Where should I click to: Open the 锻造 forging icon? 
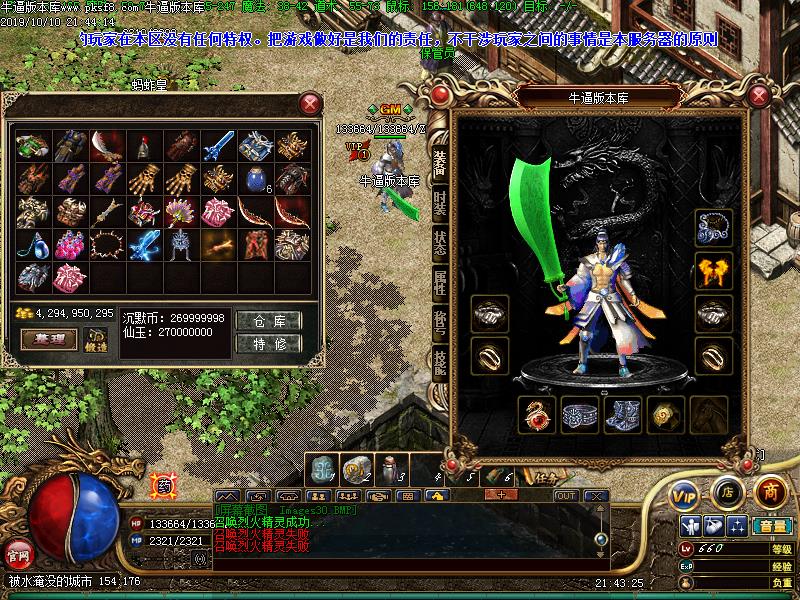tap(96, 340)
